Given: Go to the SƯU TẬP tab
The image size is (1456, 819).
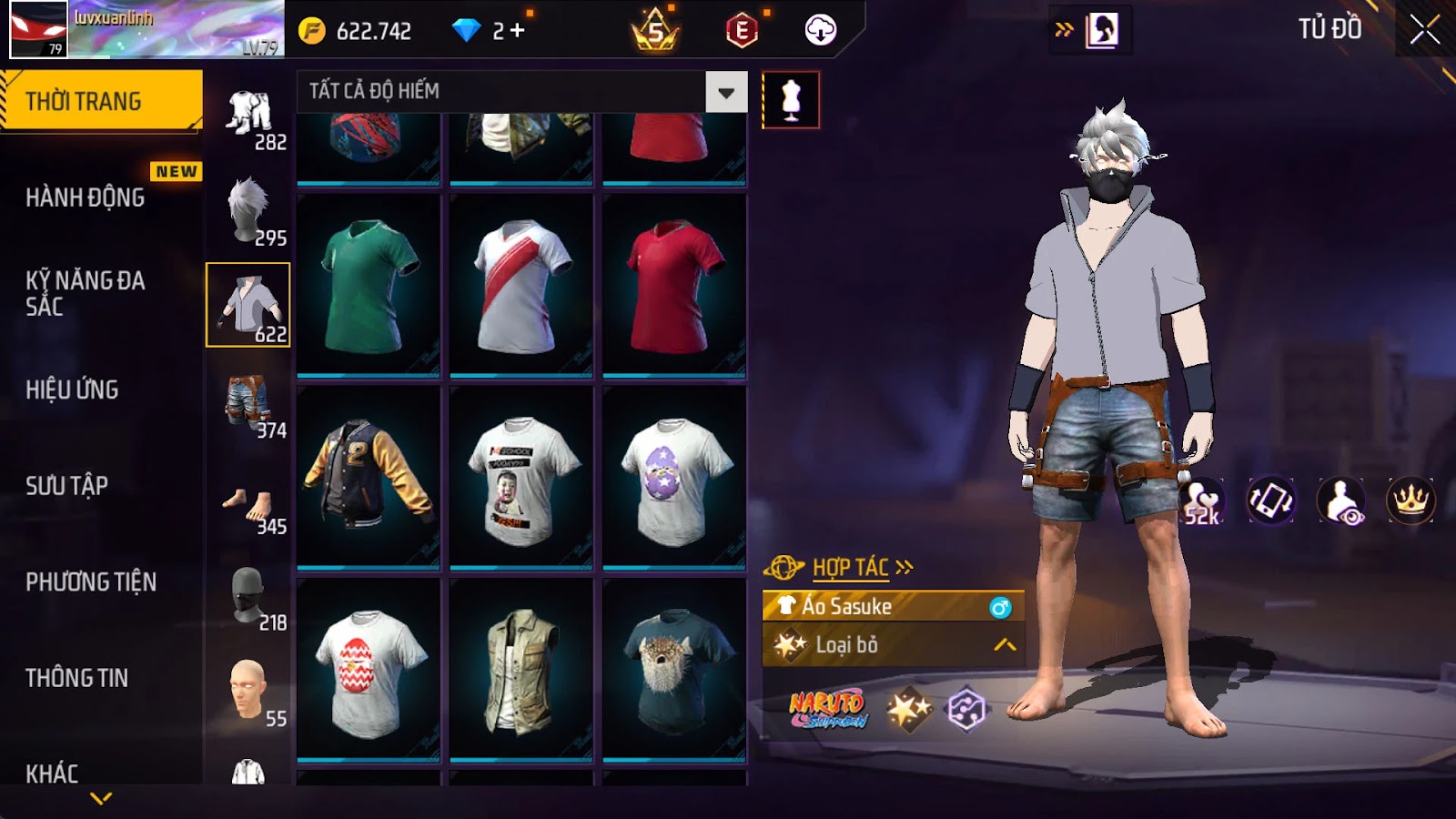Looking at the screenshot, I should (67, 485).
